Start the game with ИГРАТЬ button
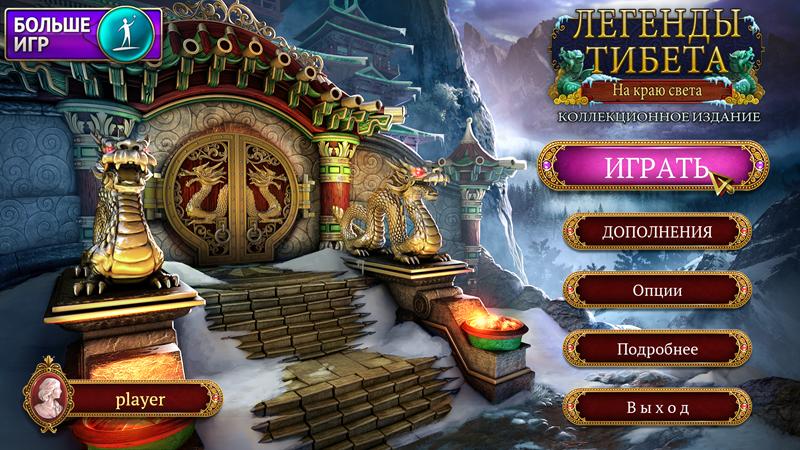This screenshot has width=800, height=450. pos(645,167)
